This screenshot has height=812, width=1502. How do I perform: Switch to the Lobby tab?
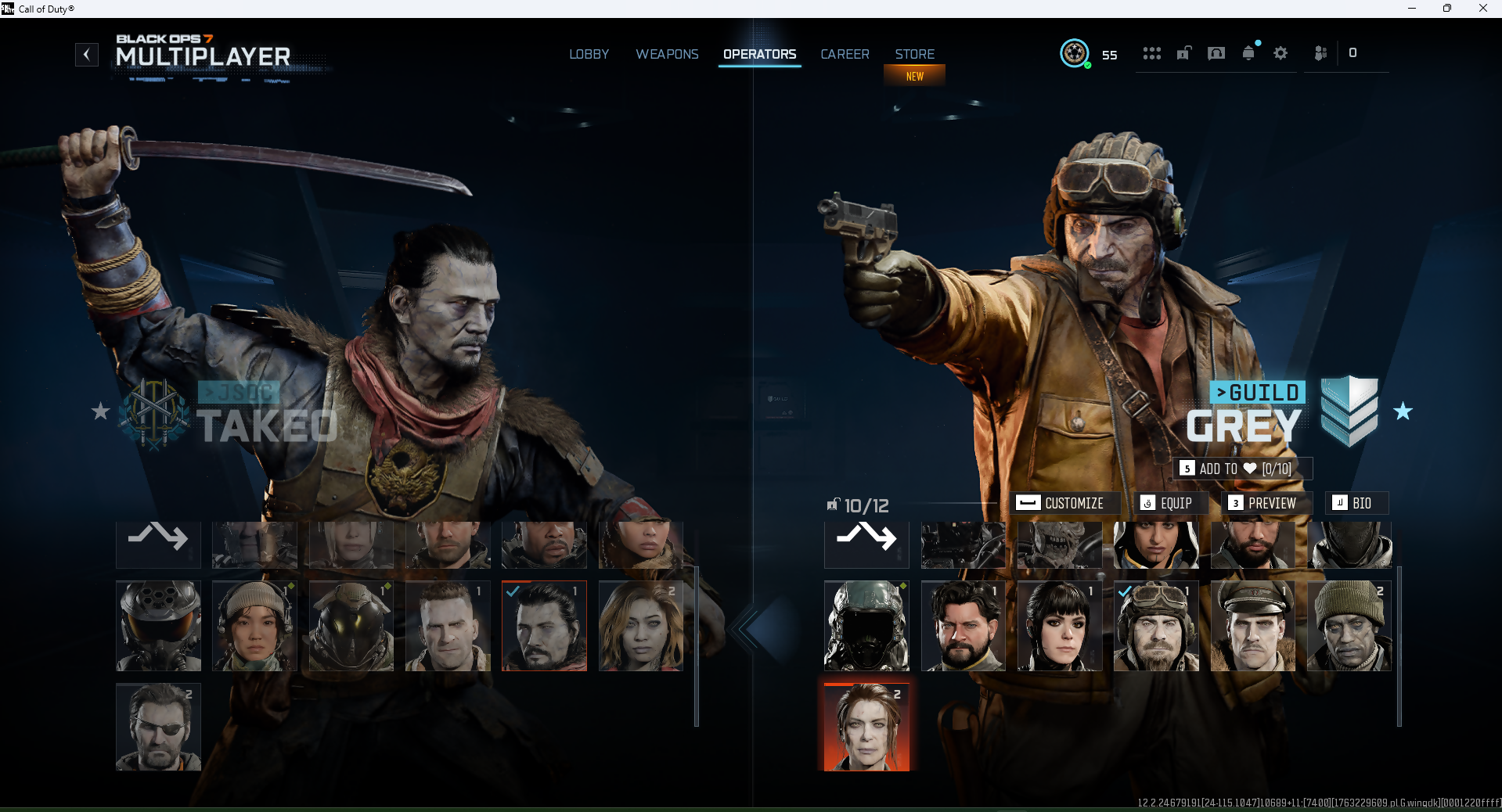click(589, 54)
